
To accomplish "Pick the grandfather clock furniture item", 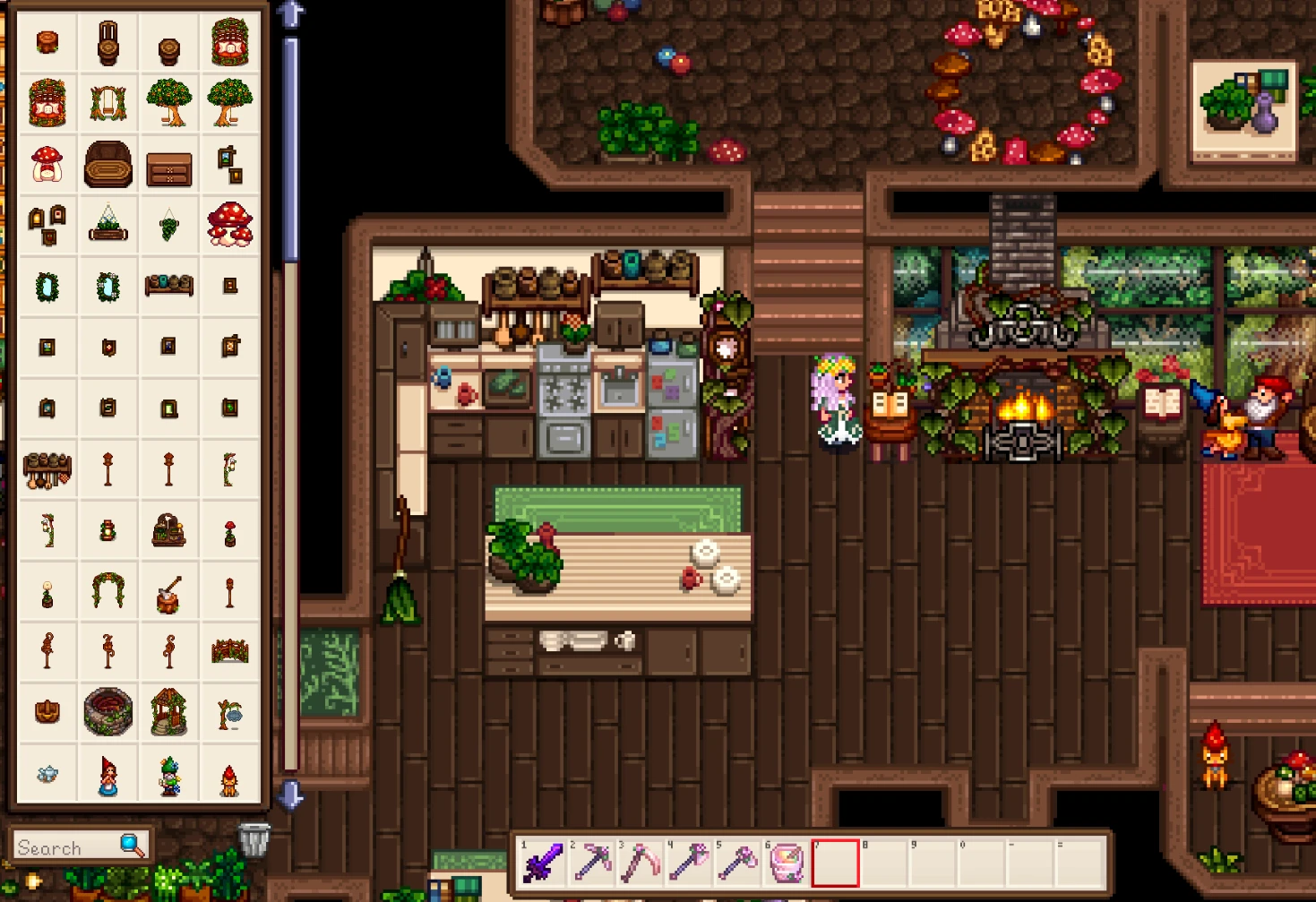I will 108,41.
